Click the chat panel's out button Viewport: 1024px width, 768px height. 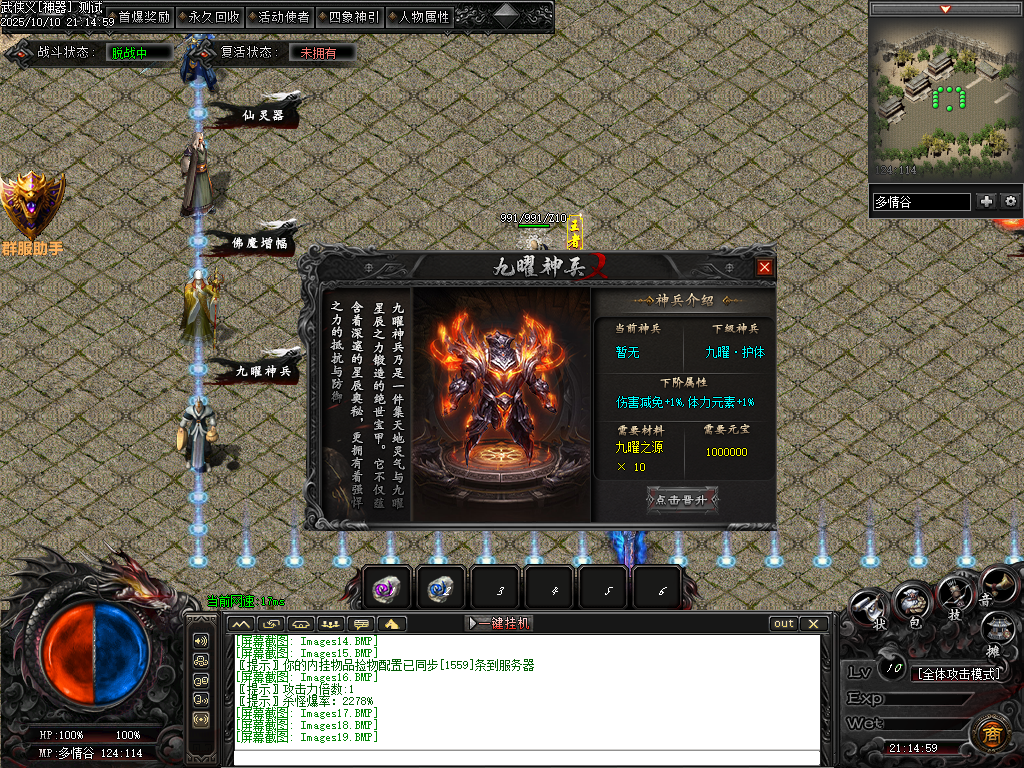point(784,624)
